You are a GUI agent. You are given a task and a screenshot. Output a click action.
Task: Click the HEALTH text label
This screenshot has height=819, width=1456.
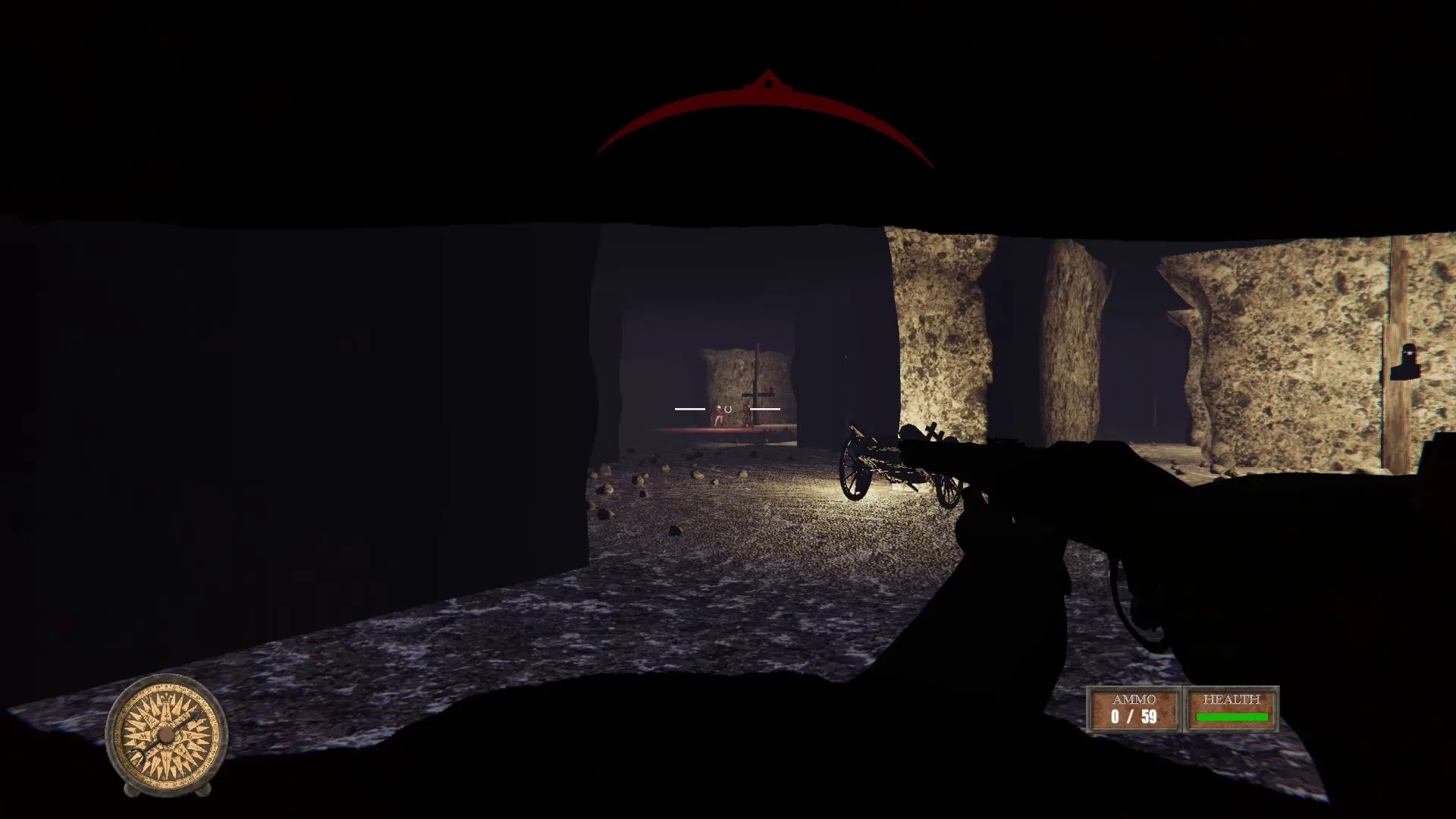[x=1232, y=699]
